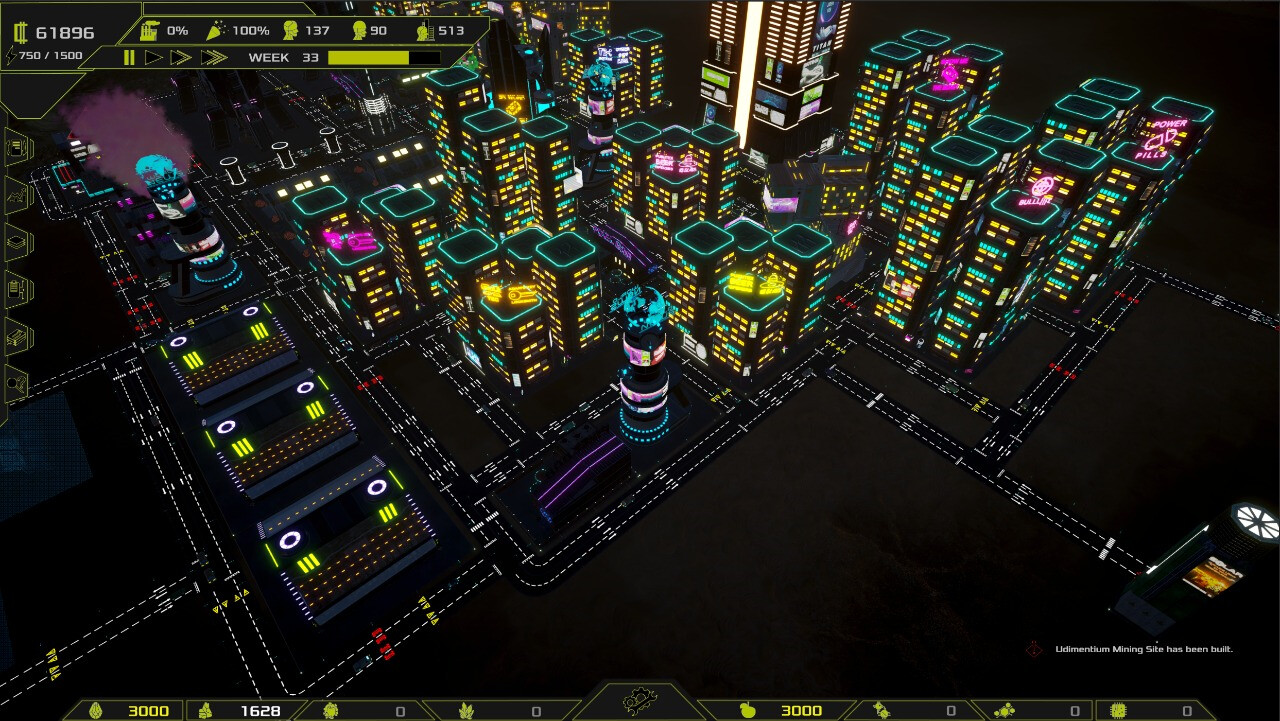Click the worker icon showing 90
The image size is (1280, 721).
(x=361, y=31)
